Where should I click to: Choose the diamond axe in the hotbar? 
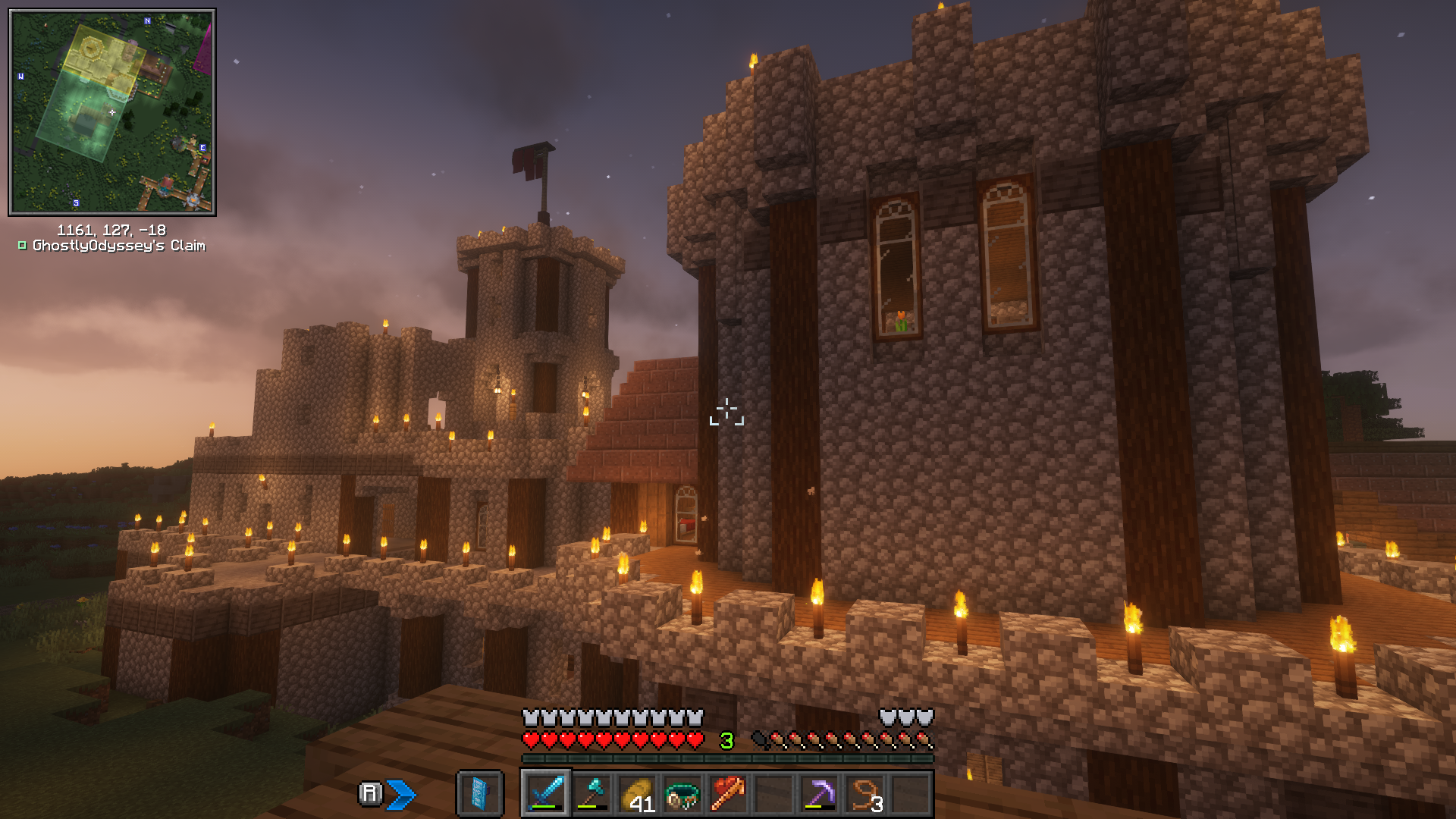[591, 794]
